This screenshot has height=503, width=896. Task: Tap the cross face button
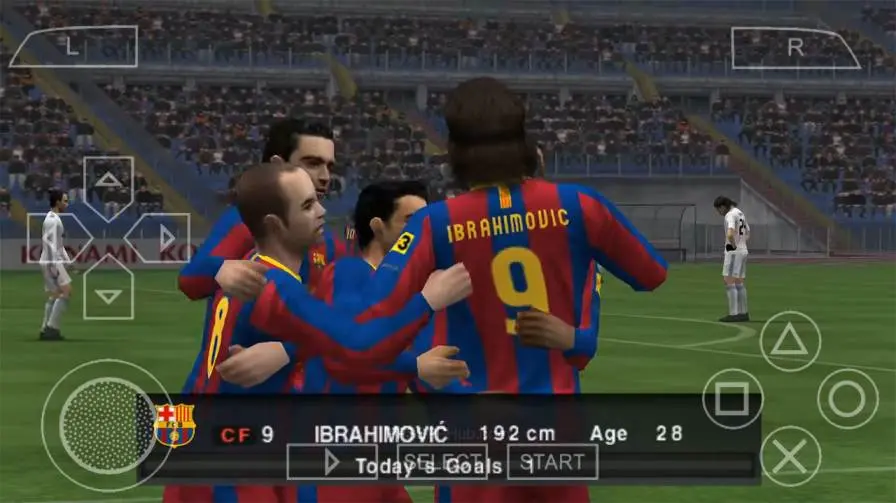tap(790, 456)
